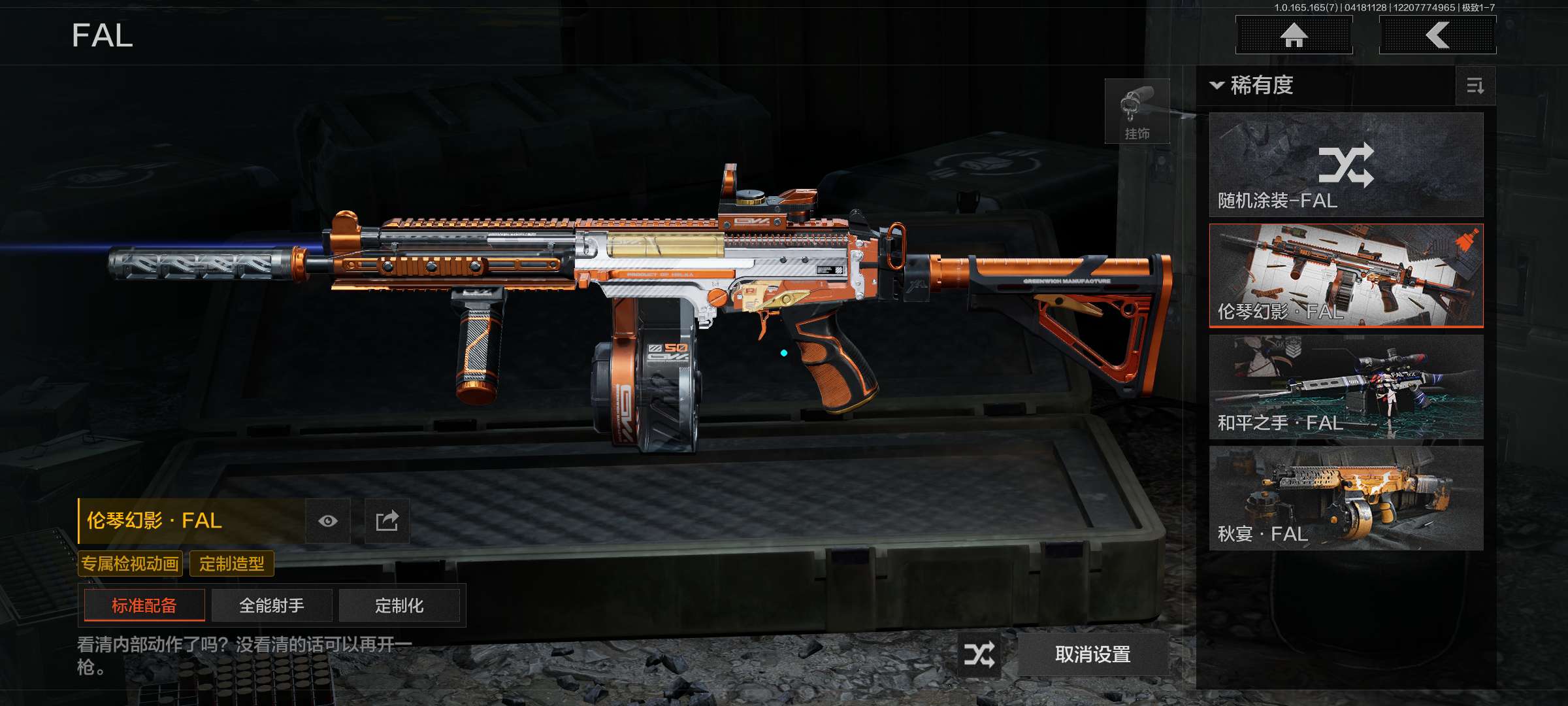The image size is (1568, 706).
Task: Click the back arrow button
Action: coord(1437,35)
